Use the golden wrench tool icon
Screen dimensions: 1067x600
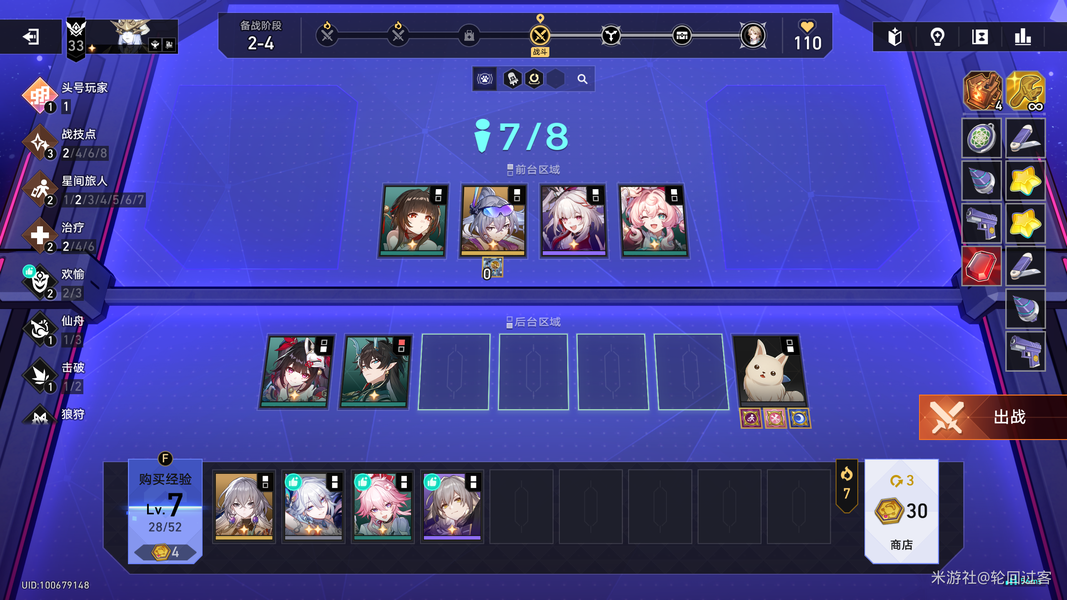(1025, 91)
